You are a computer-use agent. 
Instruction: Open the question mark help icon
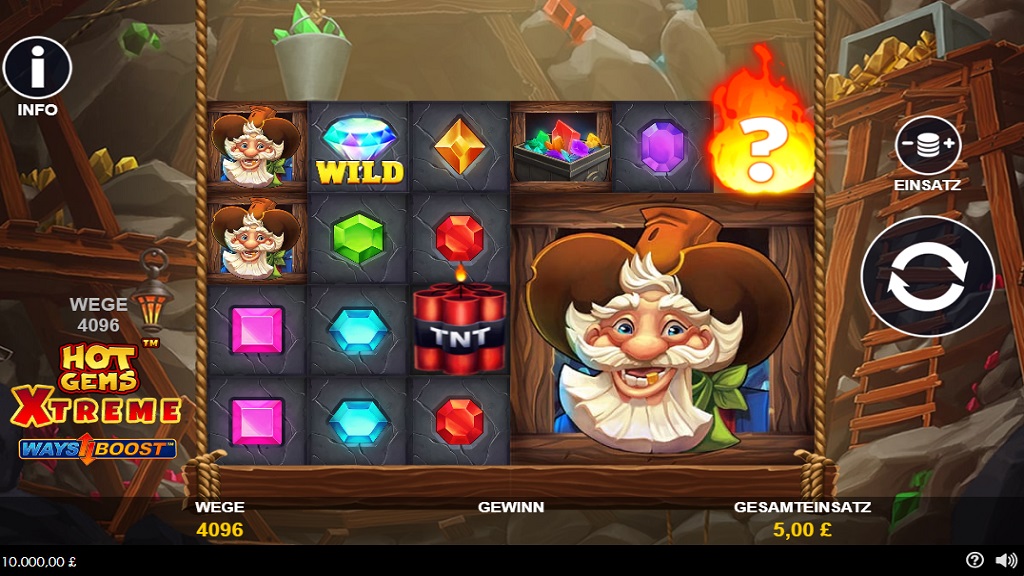[x=974, y=560]
